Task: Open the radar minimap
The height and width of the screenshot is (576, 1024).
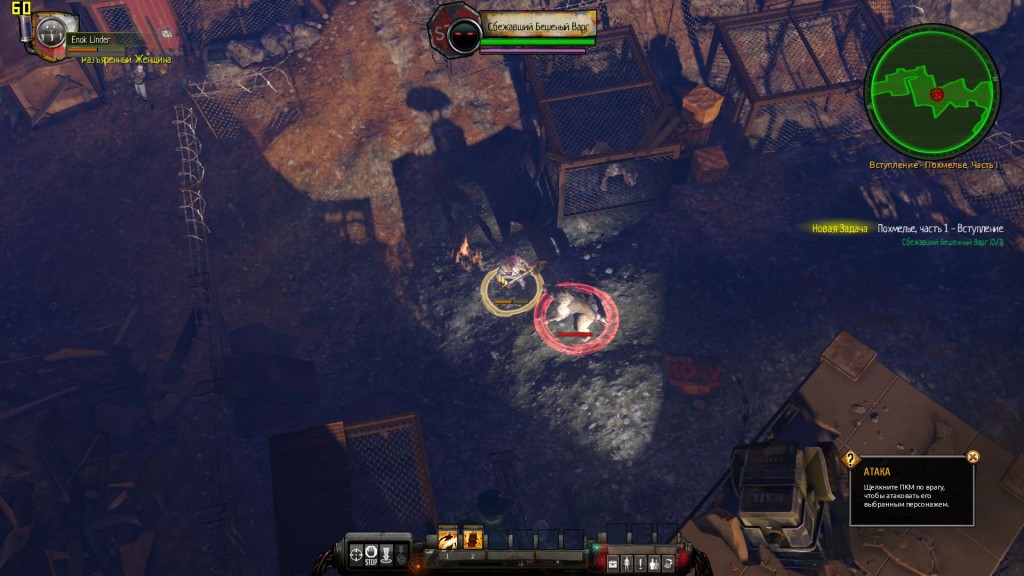Action: pyautogui.click(x=932, y=91)
